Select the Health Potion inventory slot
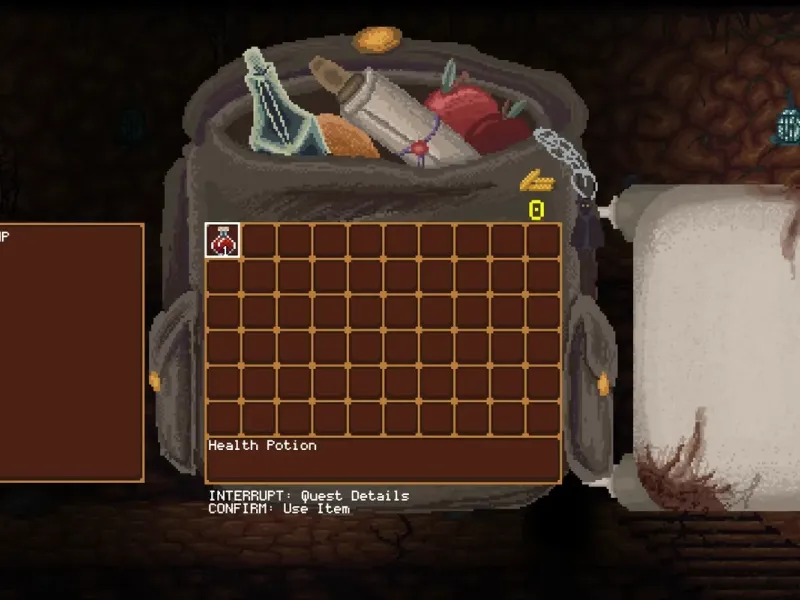 pyautogui.click(x=222, y=240)
